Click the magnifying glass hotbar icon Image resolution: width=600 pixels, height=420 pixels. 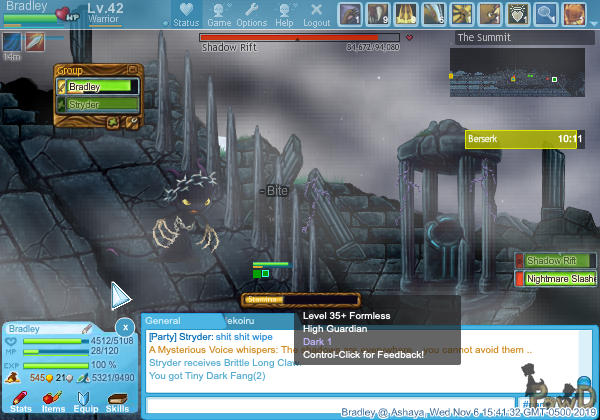tap(545, 14)
